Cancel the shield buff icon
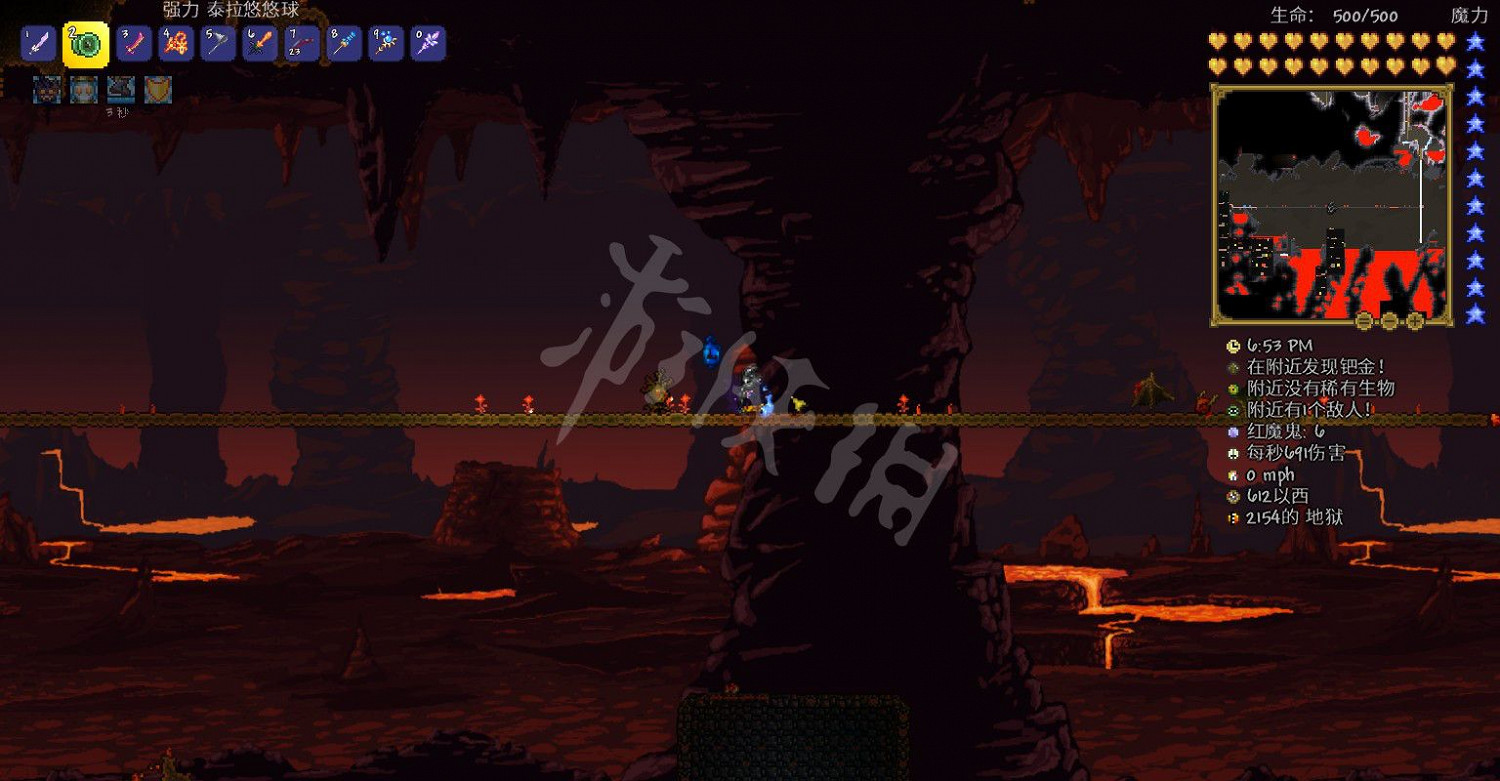Image resolution: width=1500 pixels, height=781 pixels. 158,90
